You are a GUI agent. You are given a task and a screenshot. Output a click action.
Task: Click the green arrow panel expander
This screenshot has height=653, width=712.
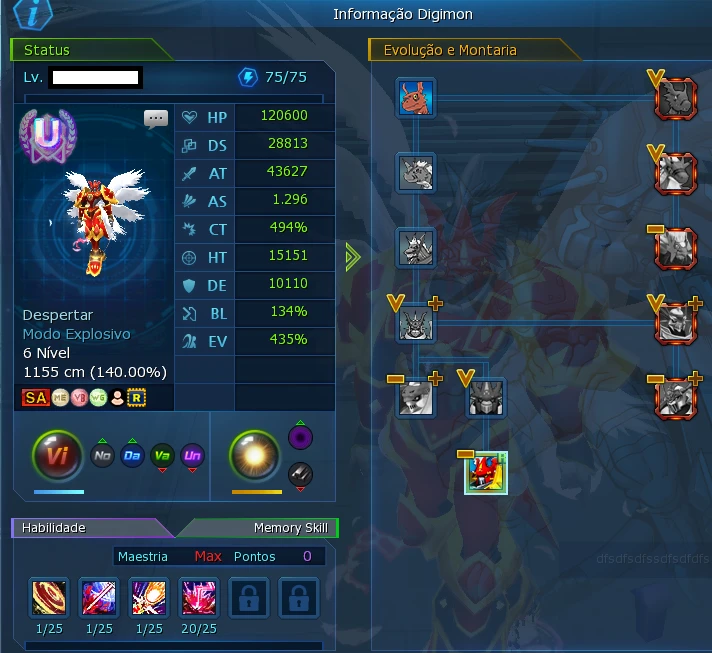[x=351, y=257]
